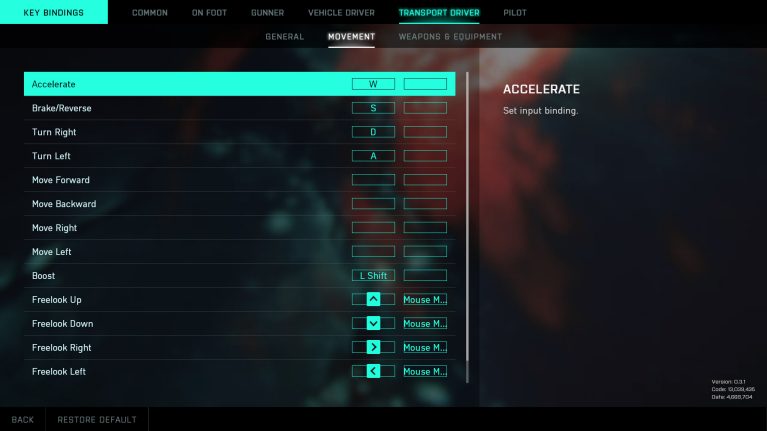Open the On Foot key bindings tab
This screenshot has width=767, height=431.
210,13
